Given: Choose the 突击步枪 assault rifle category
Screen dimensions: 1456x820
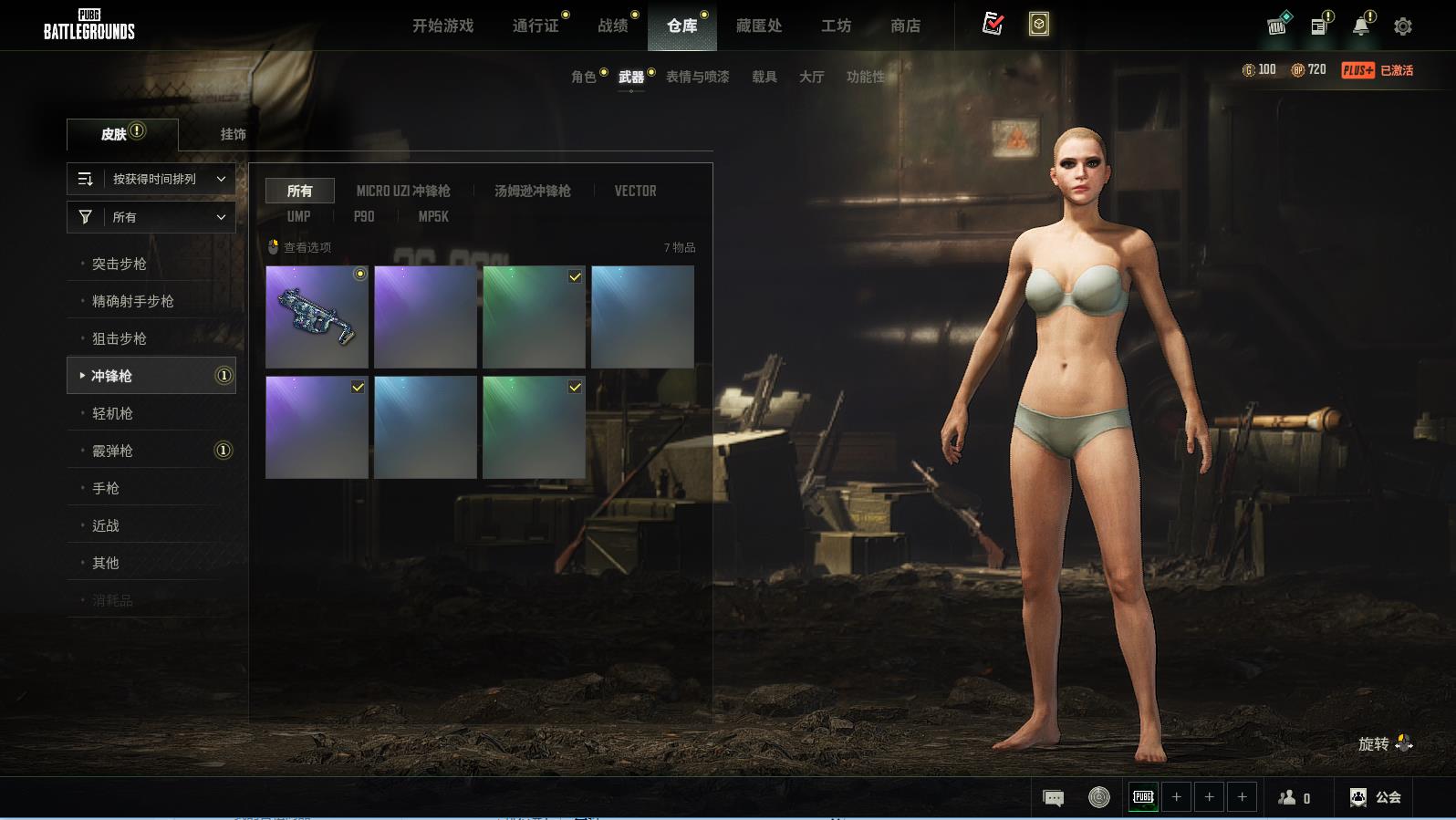Looking at the screenshot, I should (120, 264).
